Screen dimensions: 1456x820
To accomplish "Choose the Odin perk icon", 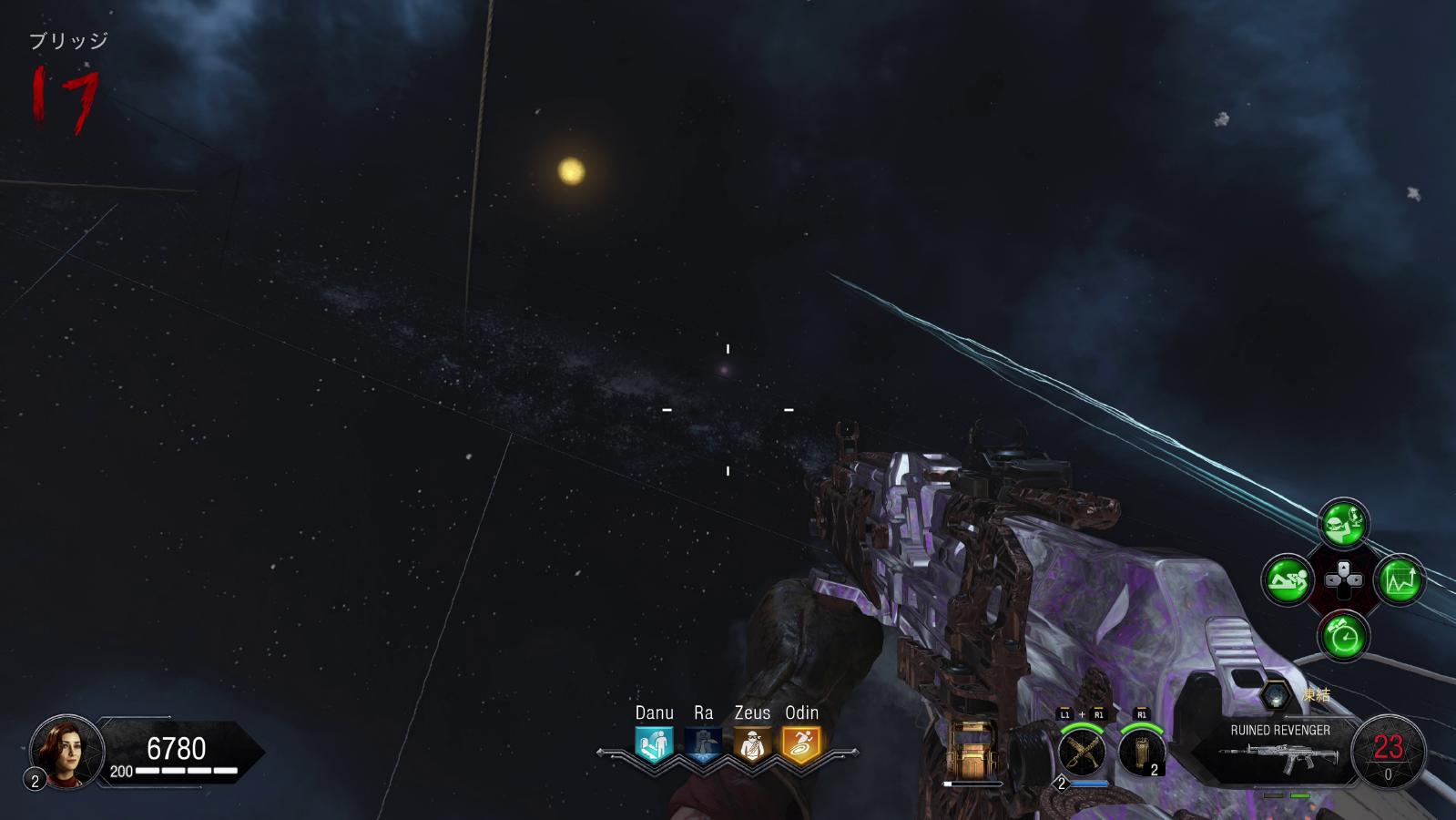I will [801, 744].
